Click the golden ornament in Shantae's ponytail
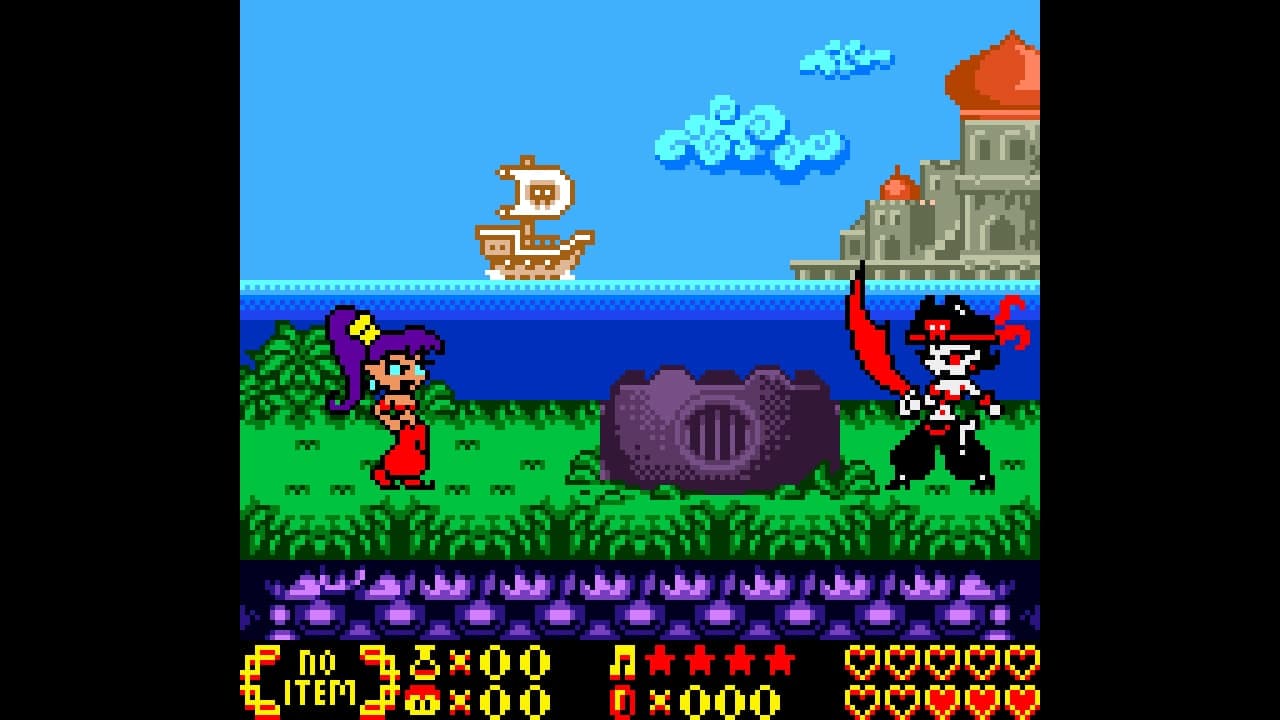Viewport: 1280px width, 720px height. (365, 325)
